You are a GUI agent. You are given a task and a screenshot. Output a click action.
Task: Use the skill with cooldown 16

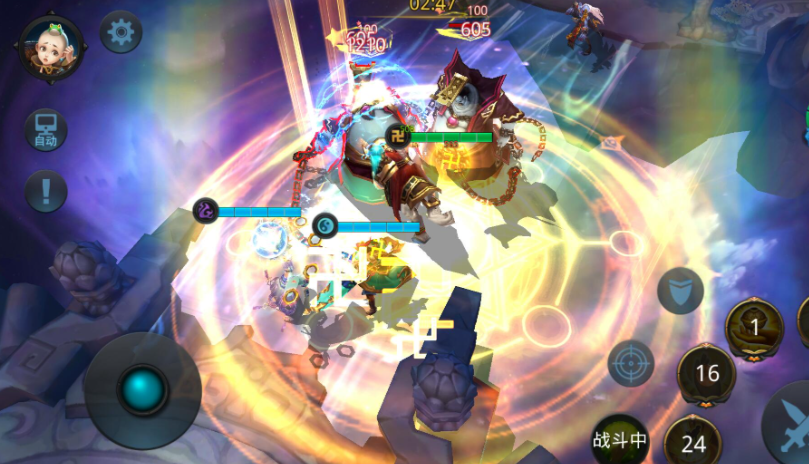(x=707, y=374)
